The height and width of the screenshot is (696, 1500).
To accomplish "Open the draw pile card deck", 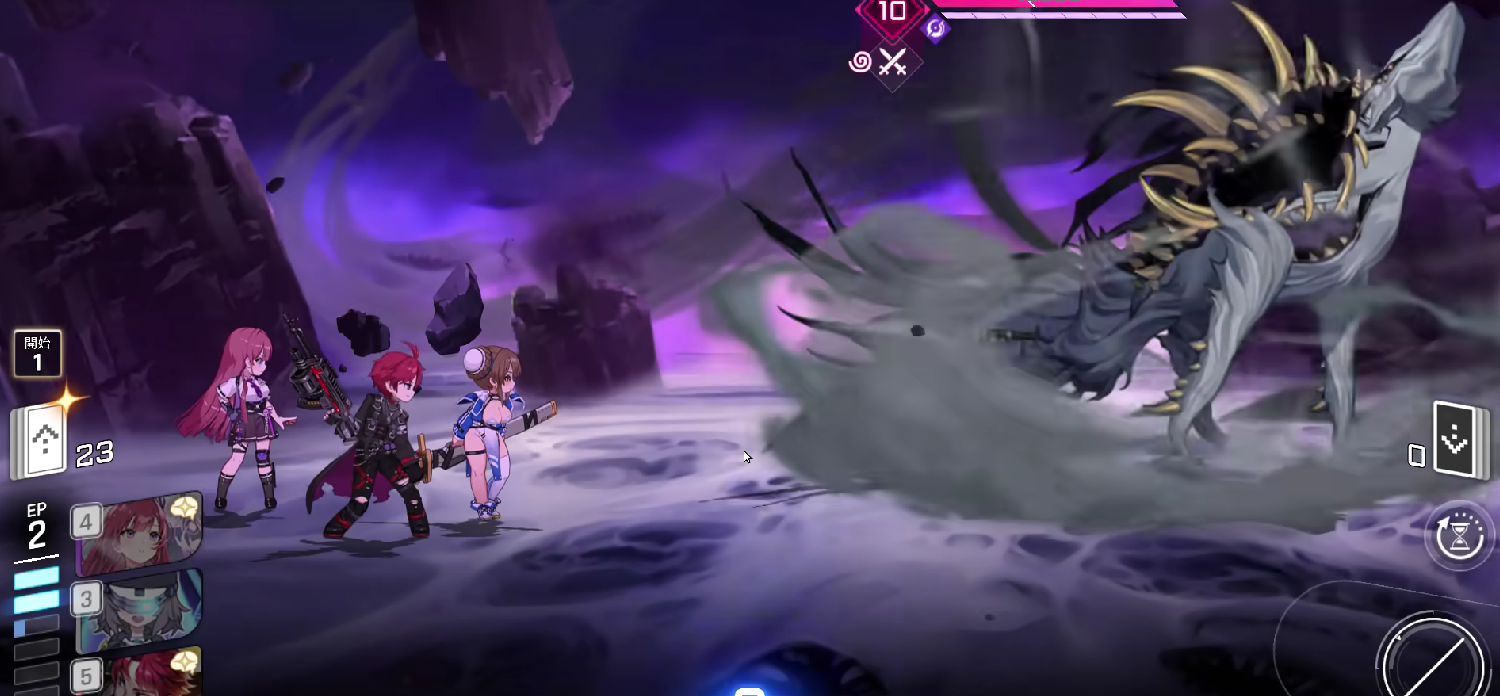I will coord(40,441).
